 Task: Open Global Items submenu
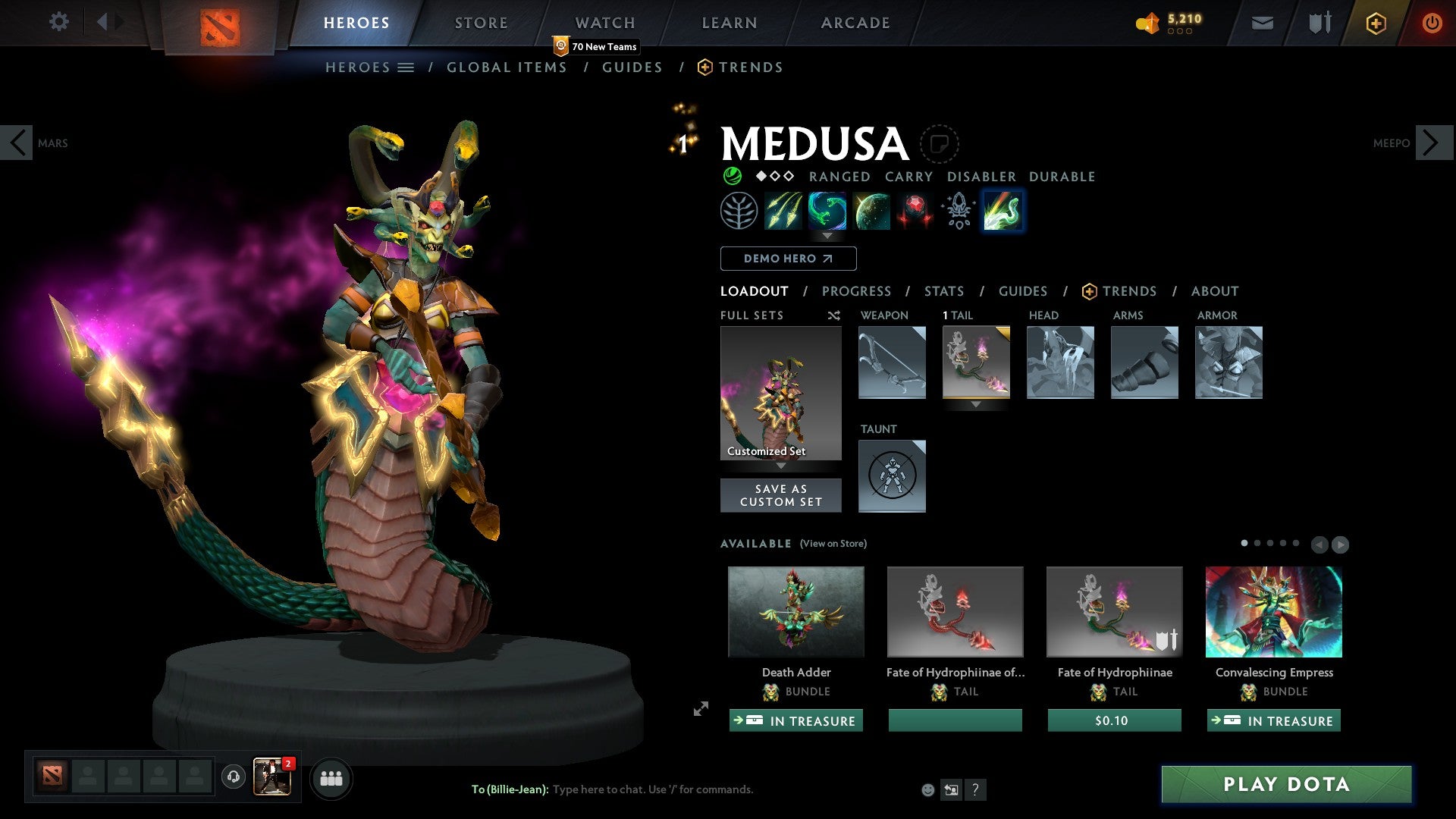pos(507,67)
